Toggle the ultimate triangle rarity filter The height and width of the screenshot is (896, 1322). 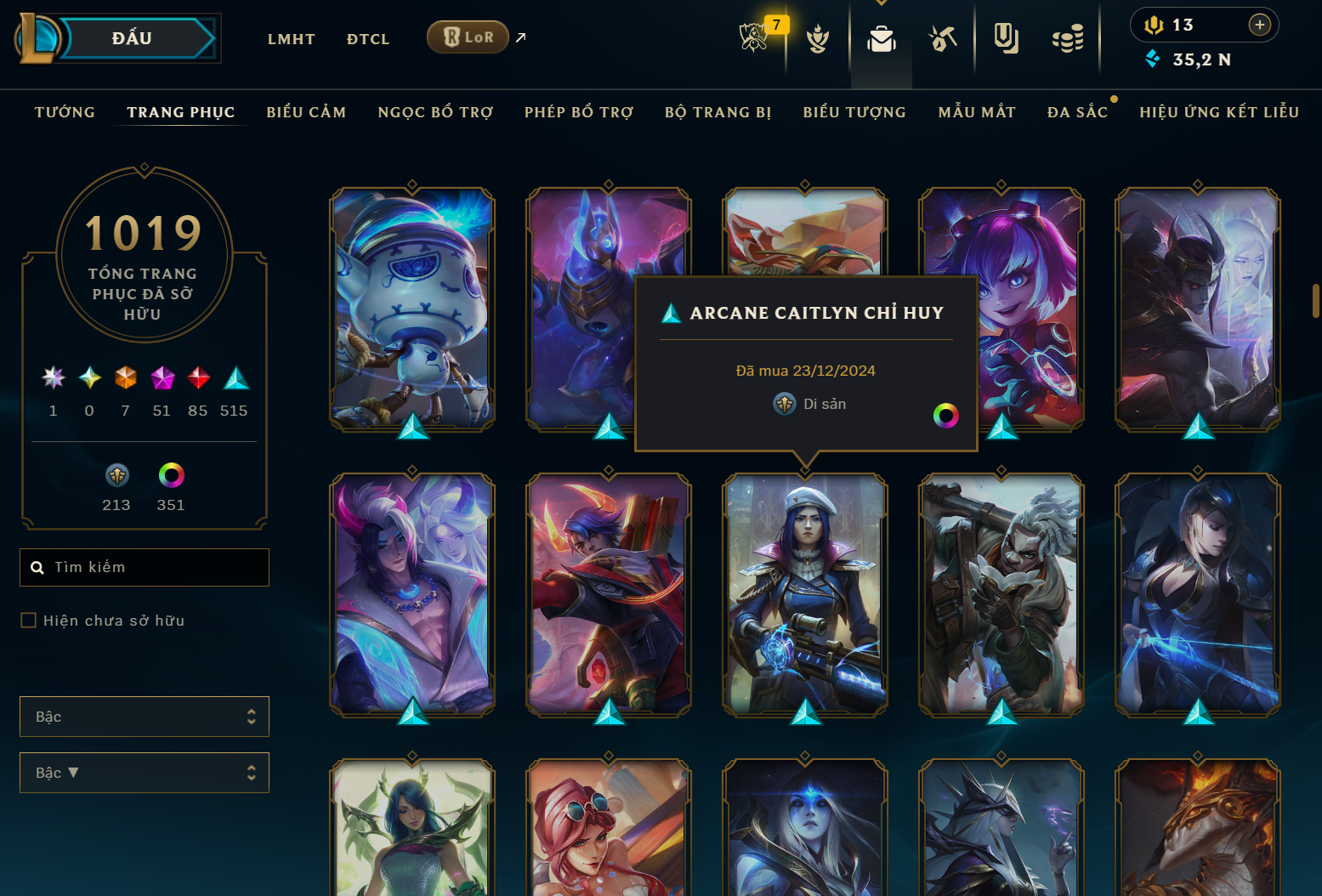coord(235,378)
